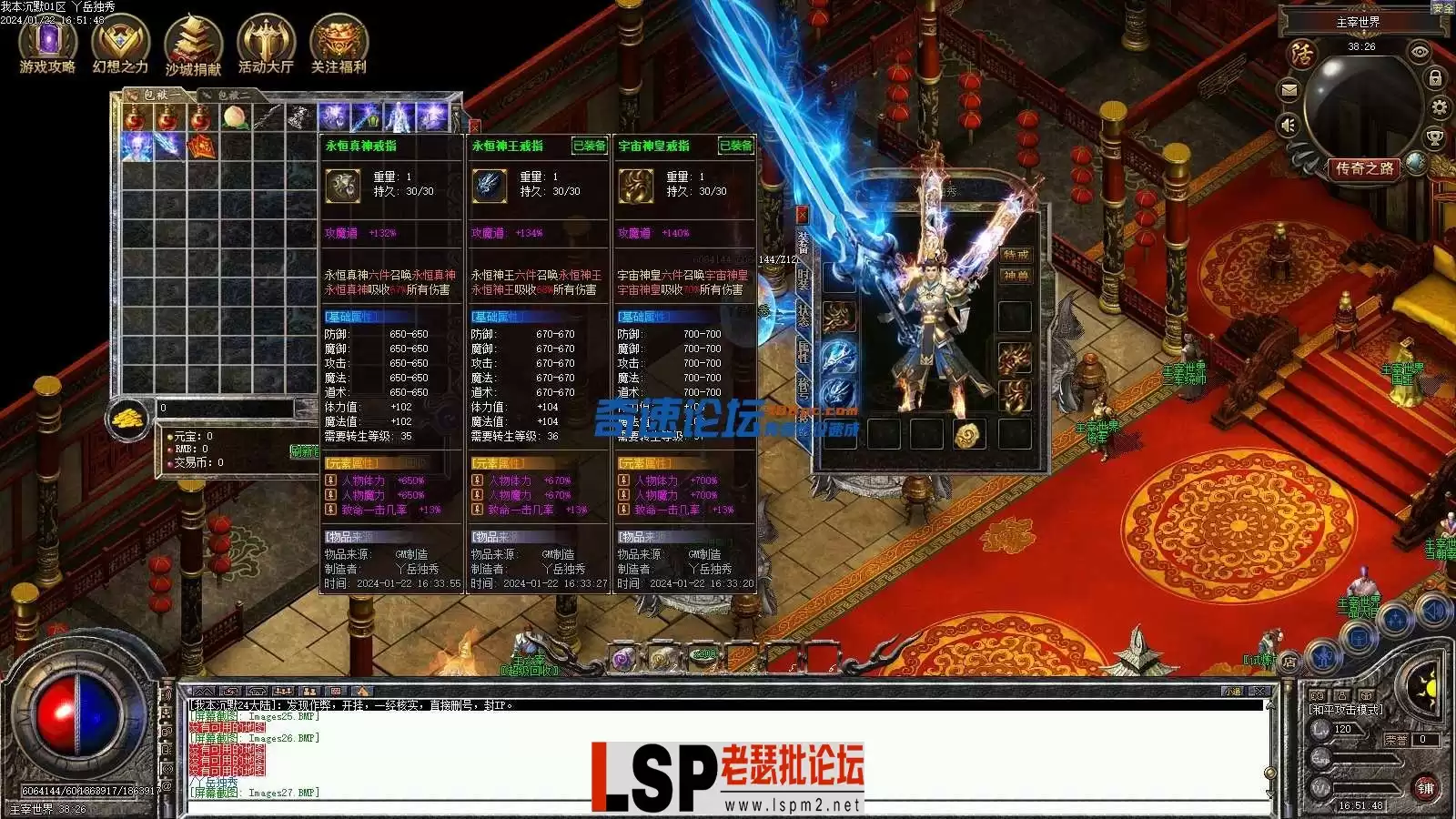Image resolution: width=1456 pixels, height=819 pixels.
Task: Open the 铺 shop icon at bottom right
Action: point(1427,787)
